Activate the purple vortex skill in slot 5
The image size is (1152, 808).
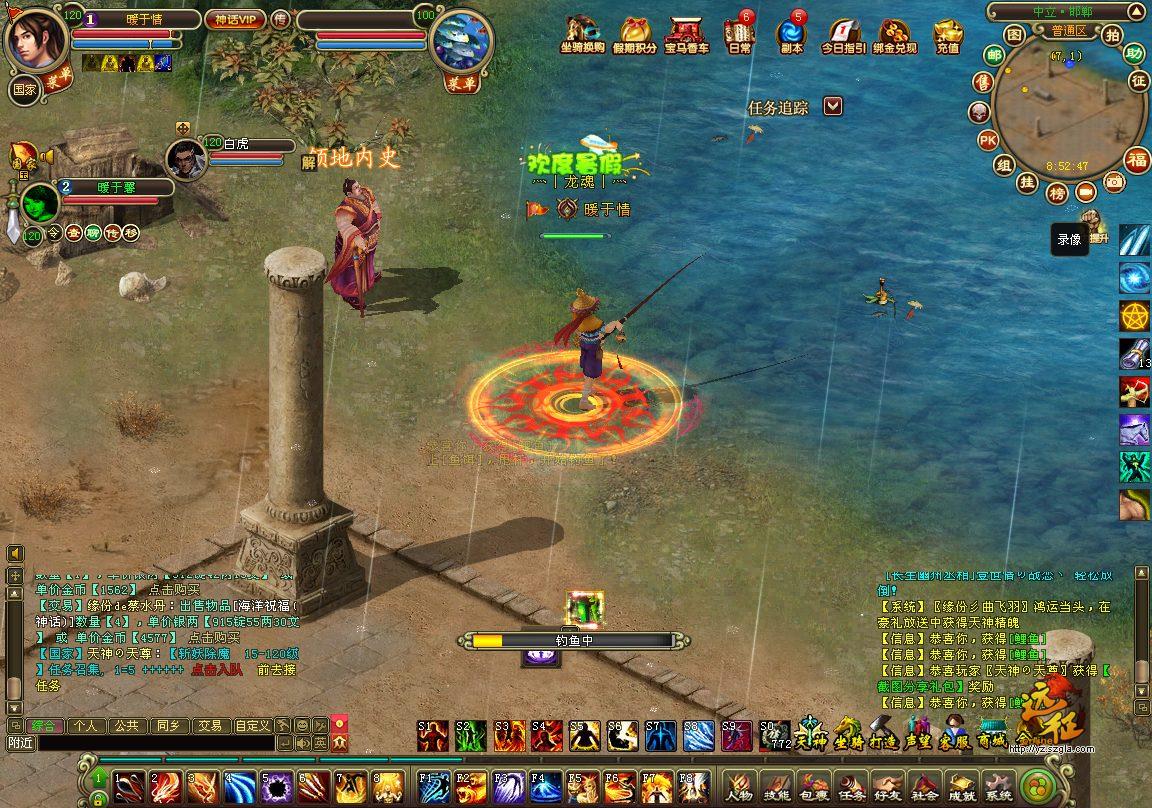275,787
